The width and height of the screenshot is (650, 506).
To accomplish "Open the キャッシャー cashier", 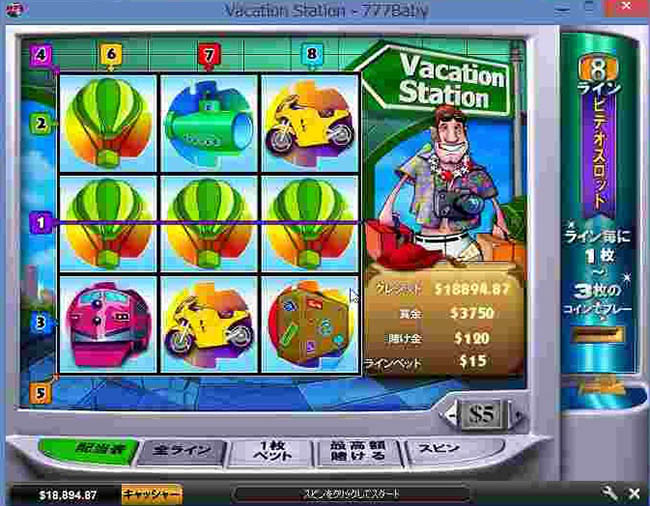I will coord(151,494).
